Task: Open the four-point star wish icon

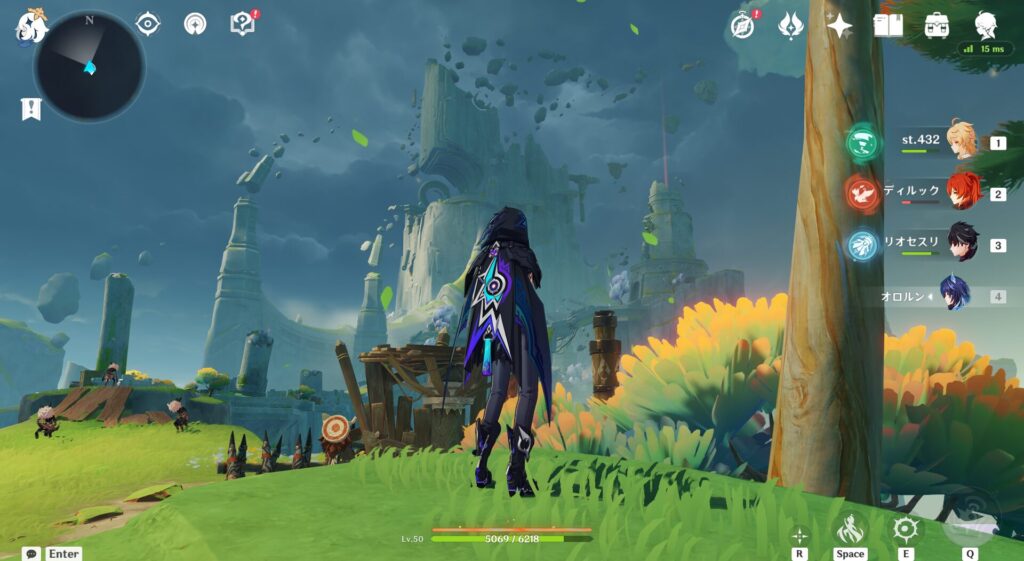Action: pos(840,26)
